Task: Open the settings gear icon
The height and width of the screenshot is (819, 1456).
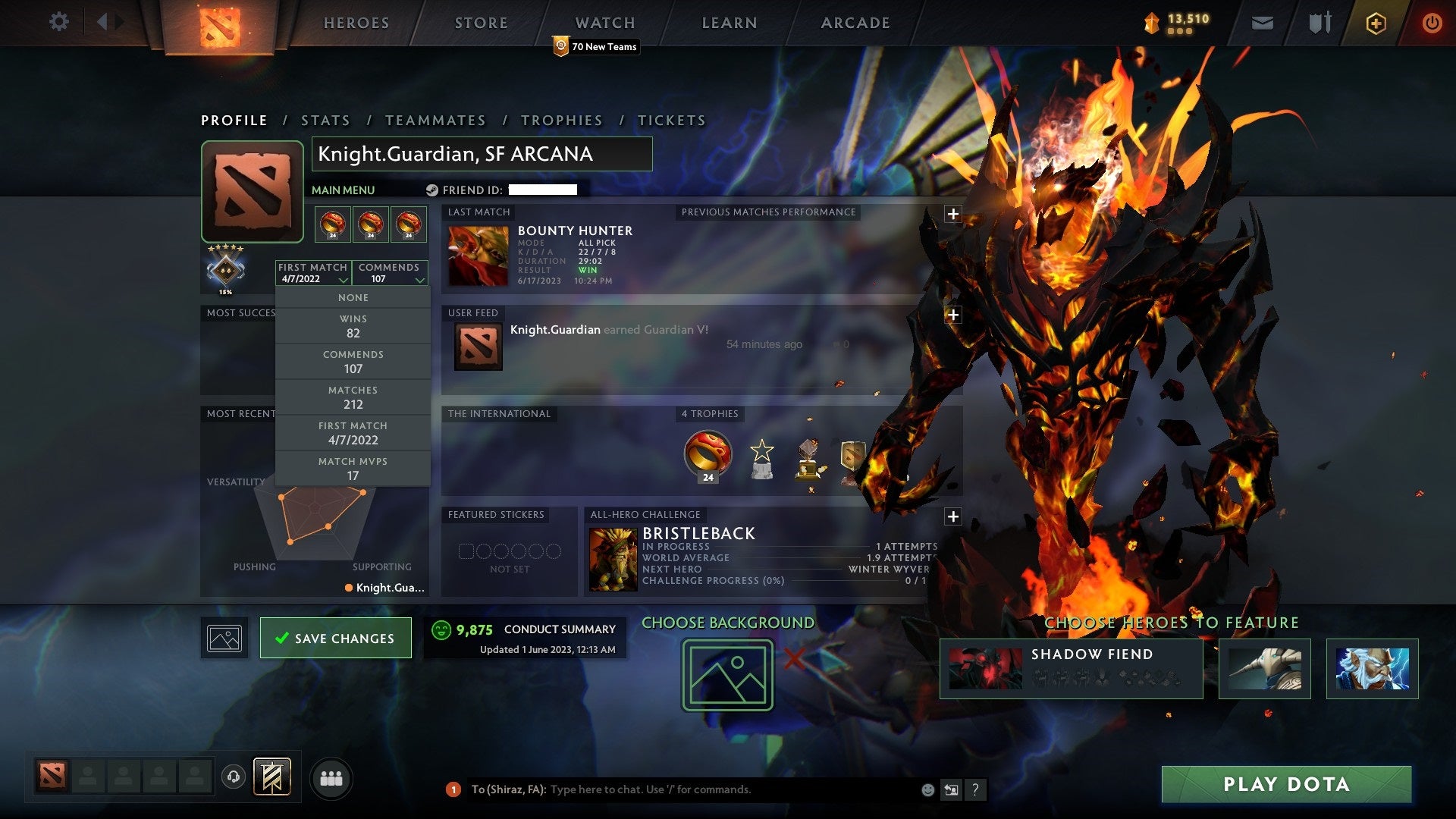Action: pyautogui.click(x=58, y=21)
